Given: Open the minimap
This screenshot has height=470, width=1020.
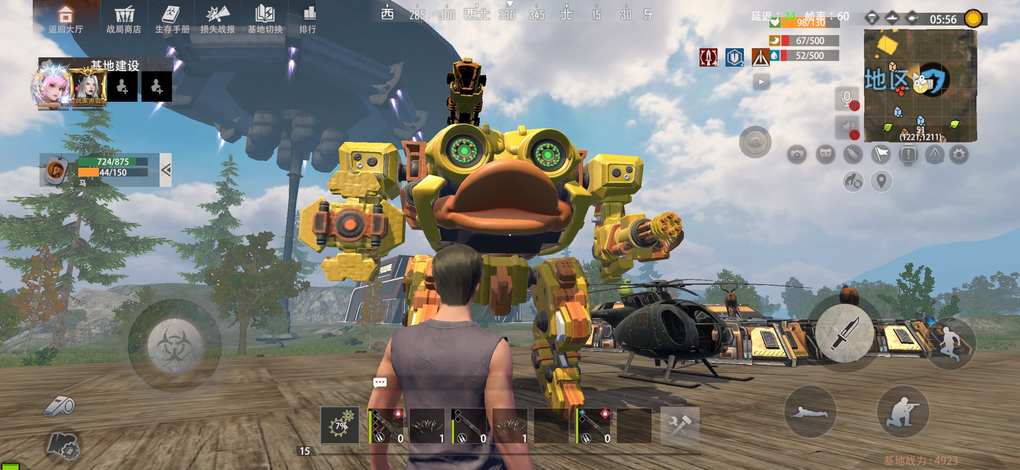Looking at the screenshot, I should (x=919, y=85).
